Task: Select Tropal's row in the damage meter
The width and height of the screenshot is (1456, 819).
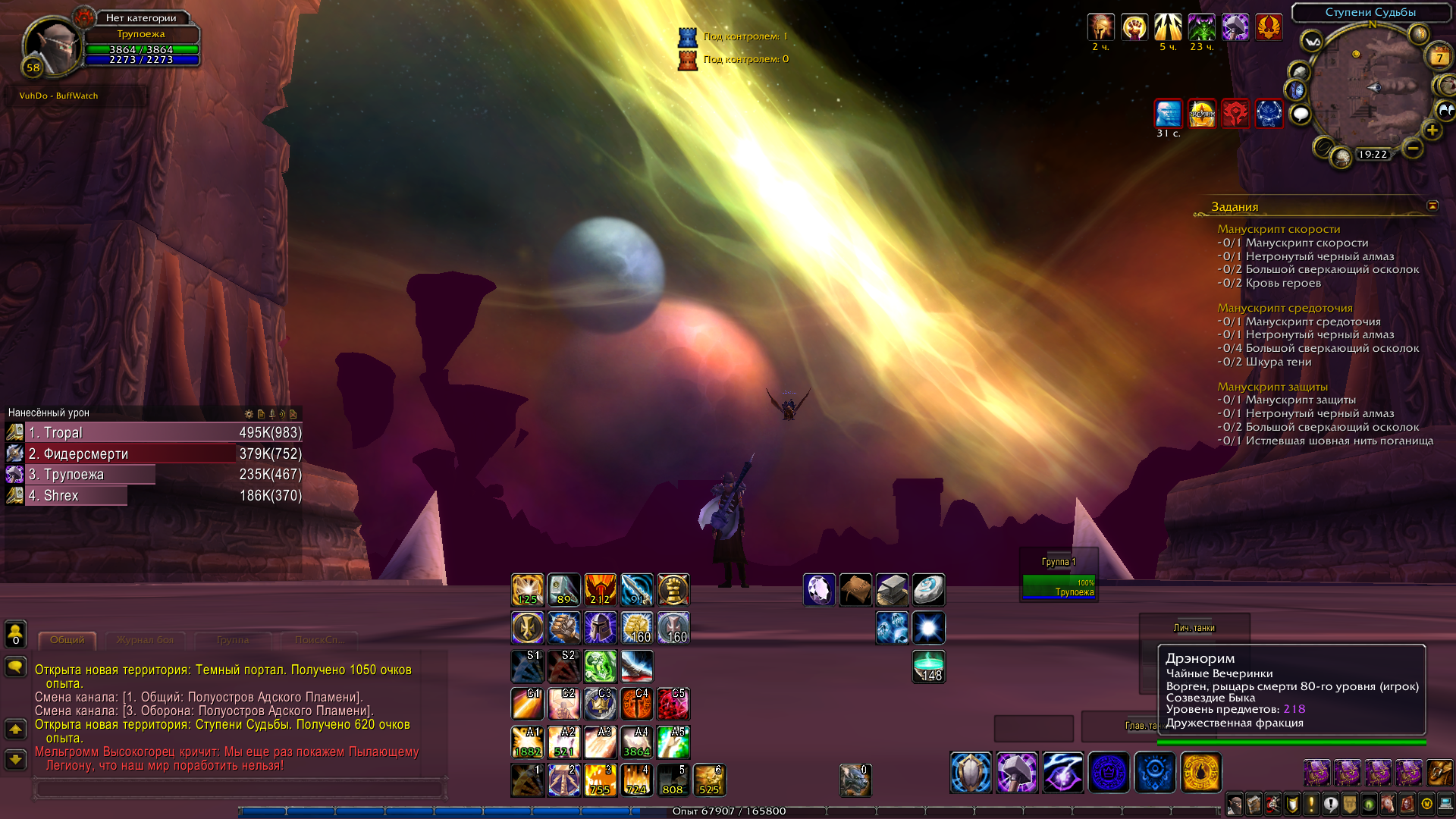Action: point(153,432)
